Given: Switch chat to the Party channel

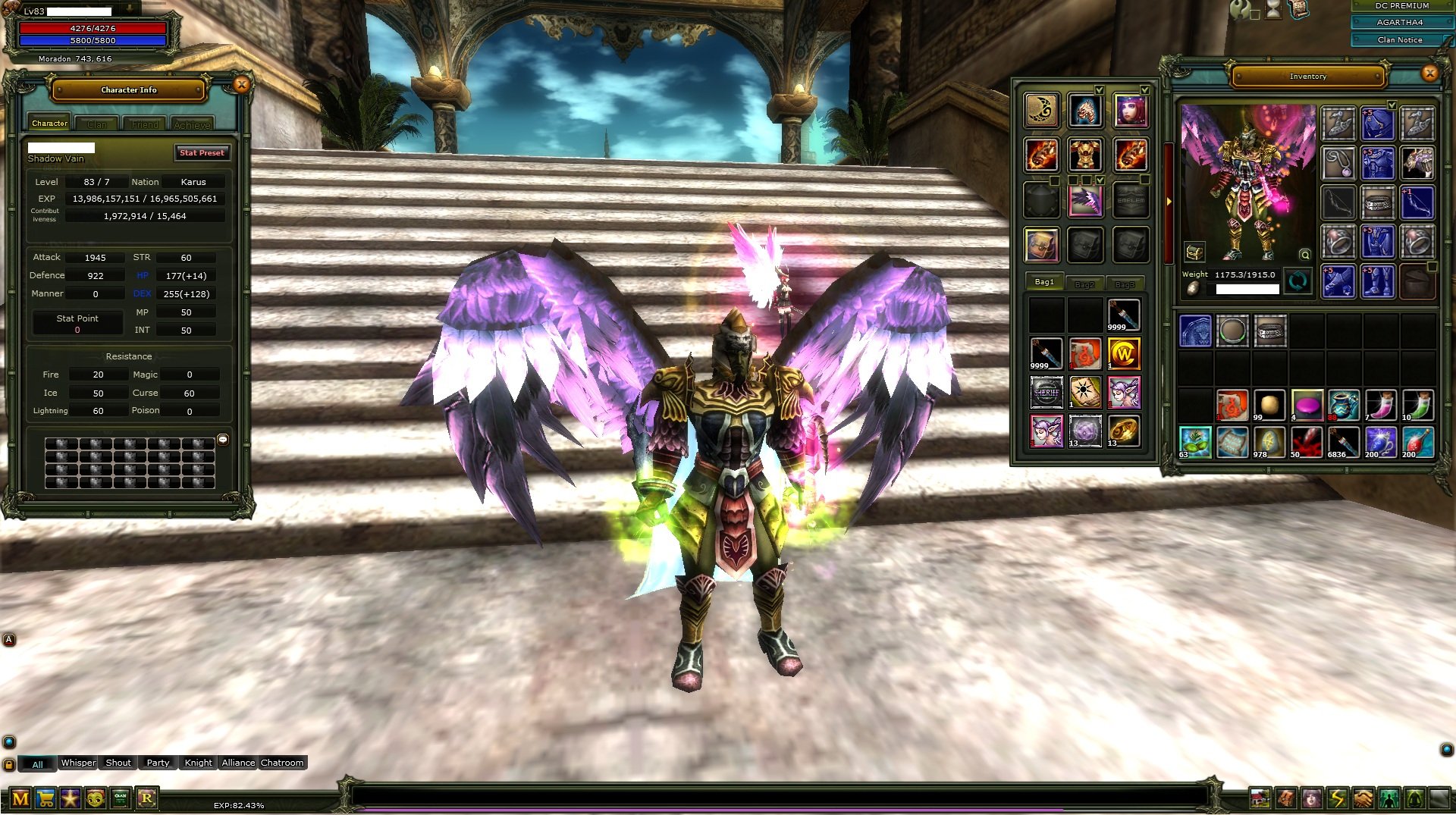Looking at the screenshot, I should click(x=158, y=763).
